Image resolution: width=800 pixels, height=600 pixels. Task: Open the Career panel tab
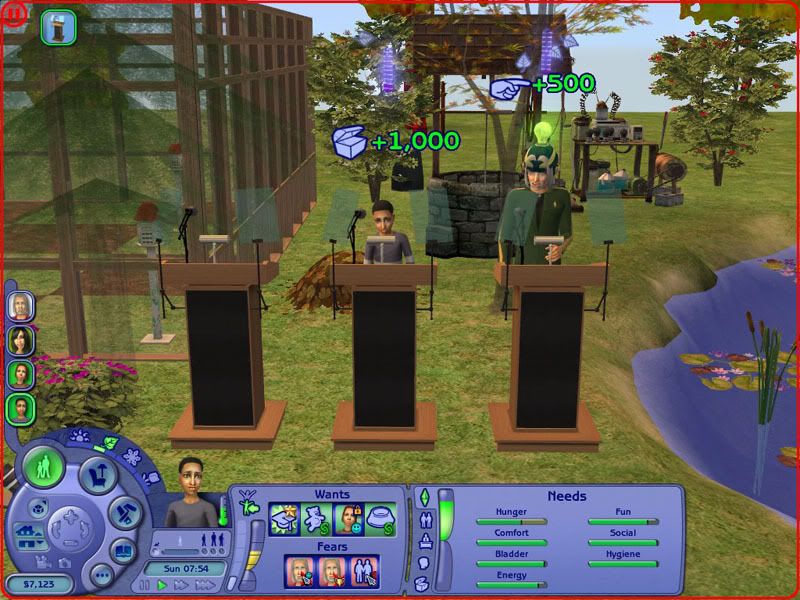[x=424, y=541]
